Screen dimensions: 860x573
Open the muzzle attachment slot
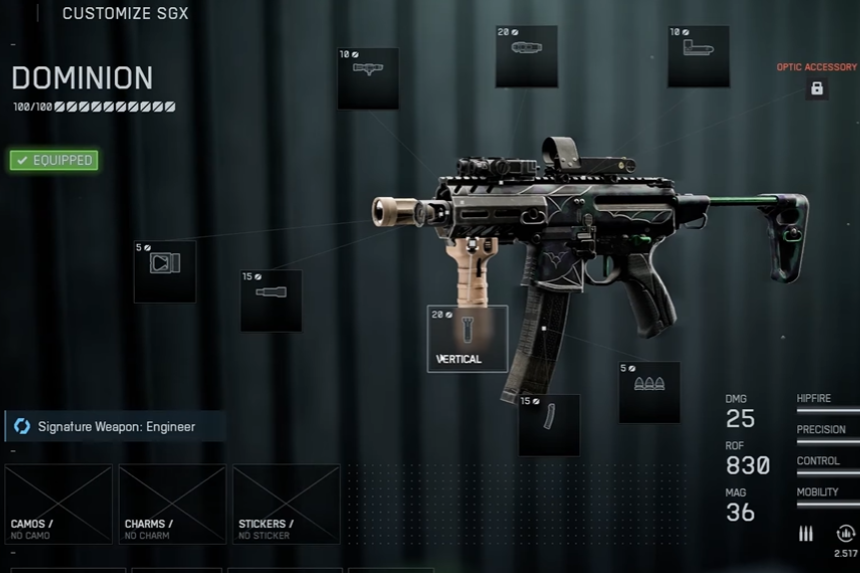point(165,271)
